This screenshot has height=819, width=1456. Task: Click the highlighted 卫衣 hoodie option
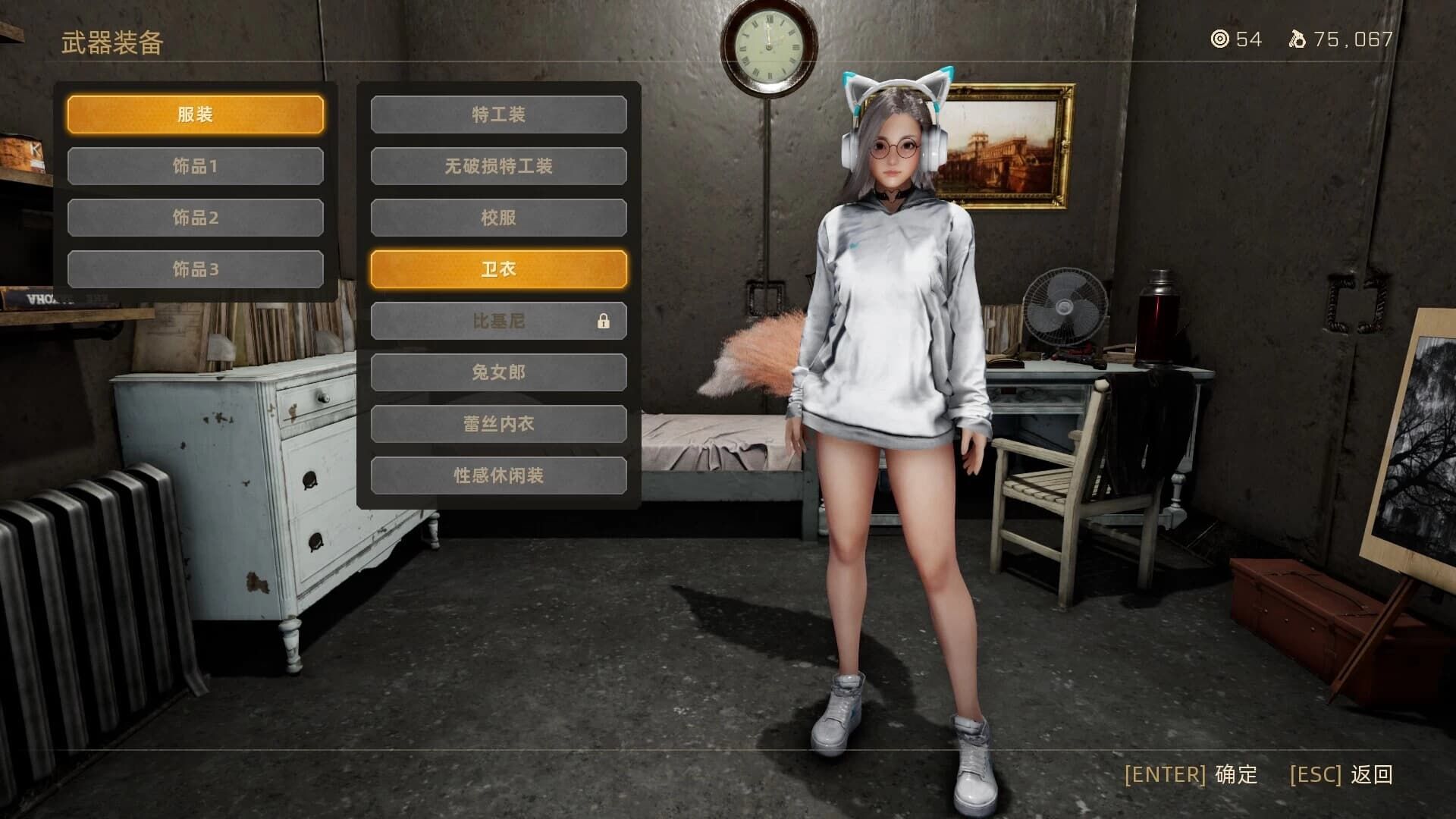point(497,268)
